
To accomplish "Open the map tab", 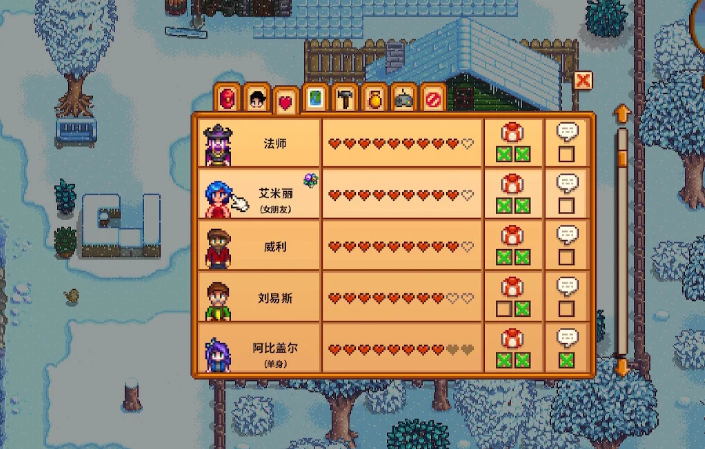I will 315,99.
